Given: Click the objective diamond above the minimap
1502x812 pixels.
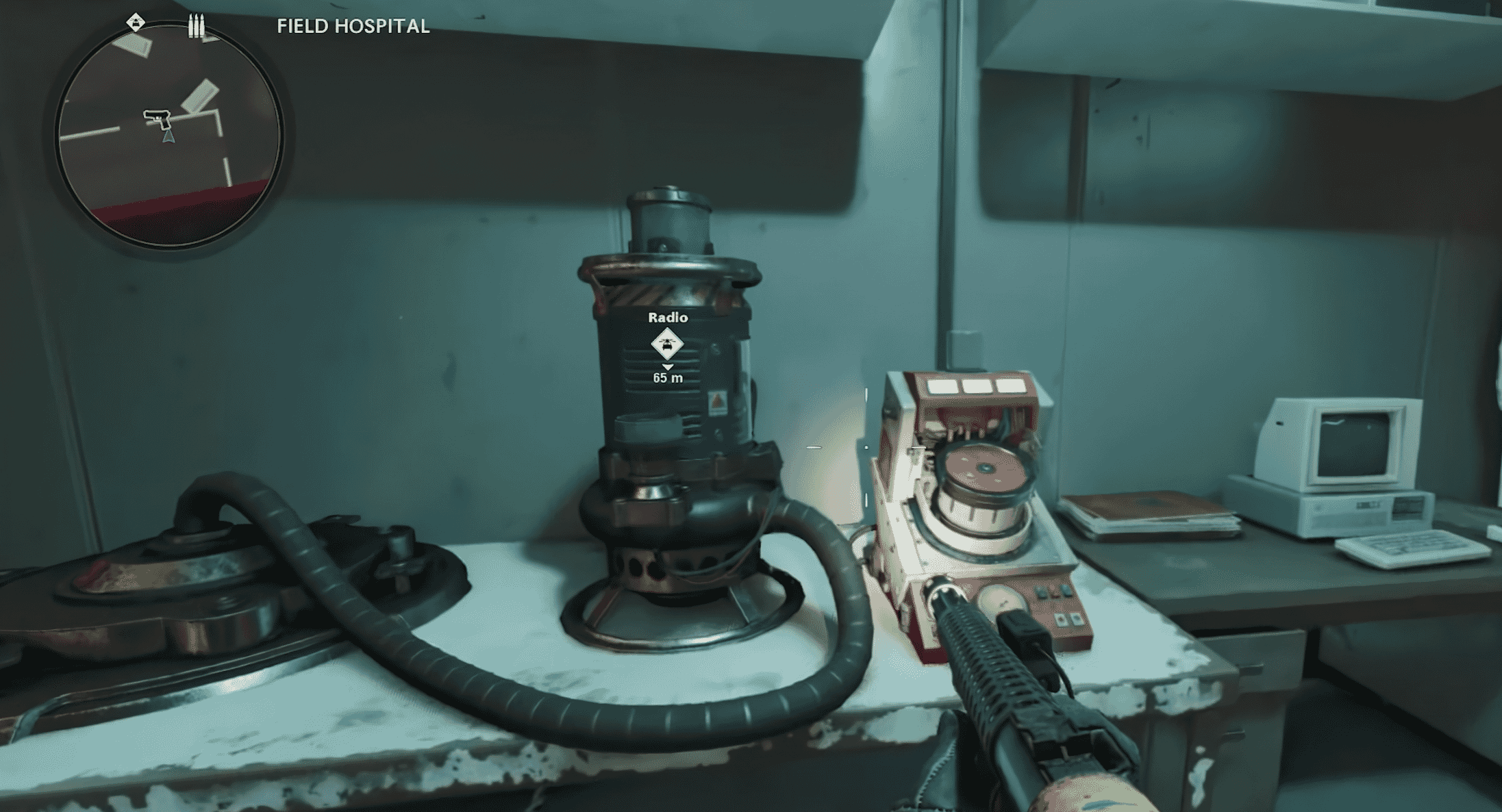Looking at the screenshot, I should (136, 23).
